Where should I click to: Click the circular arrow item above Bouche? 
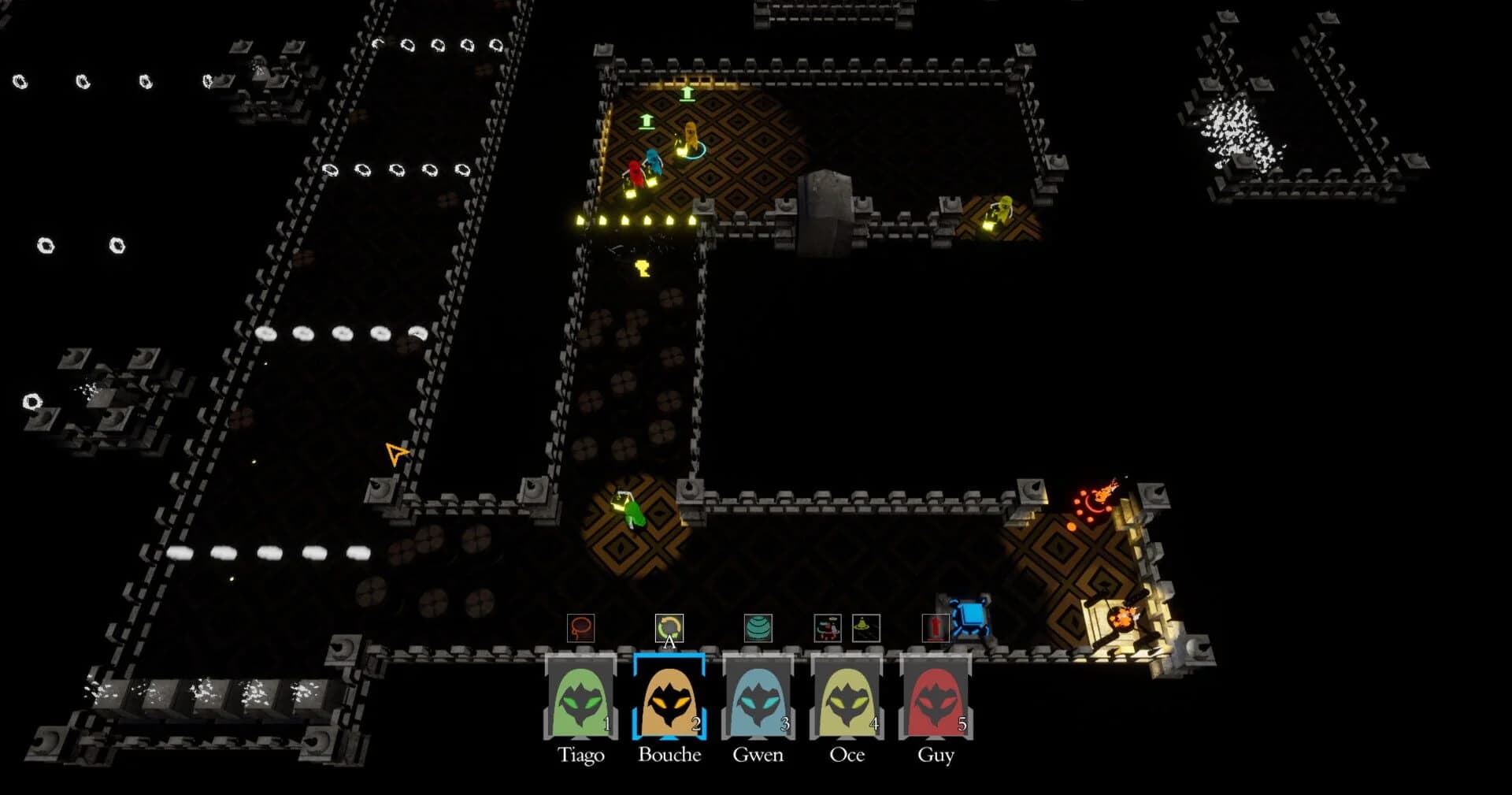pos(669,627)
